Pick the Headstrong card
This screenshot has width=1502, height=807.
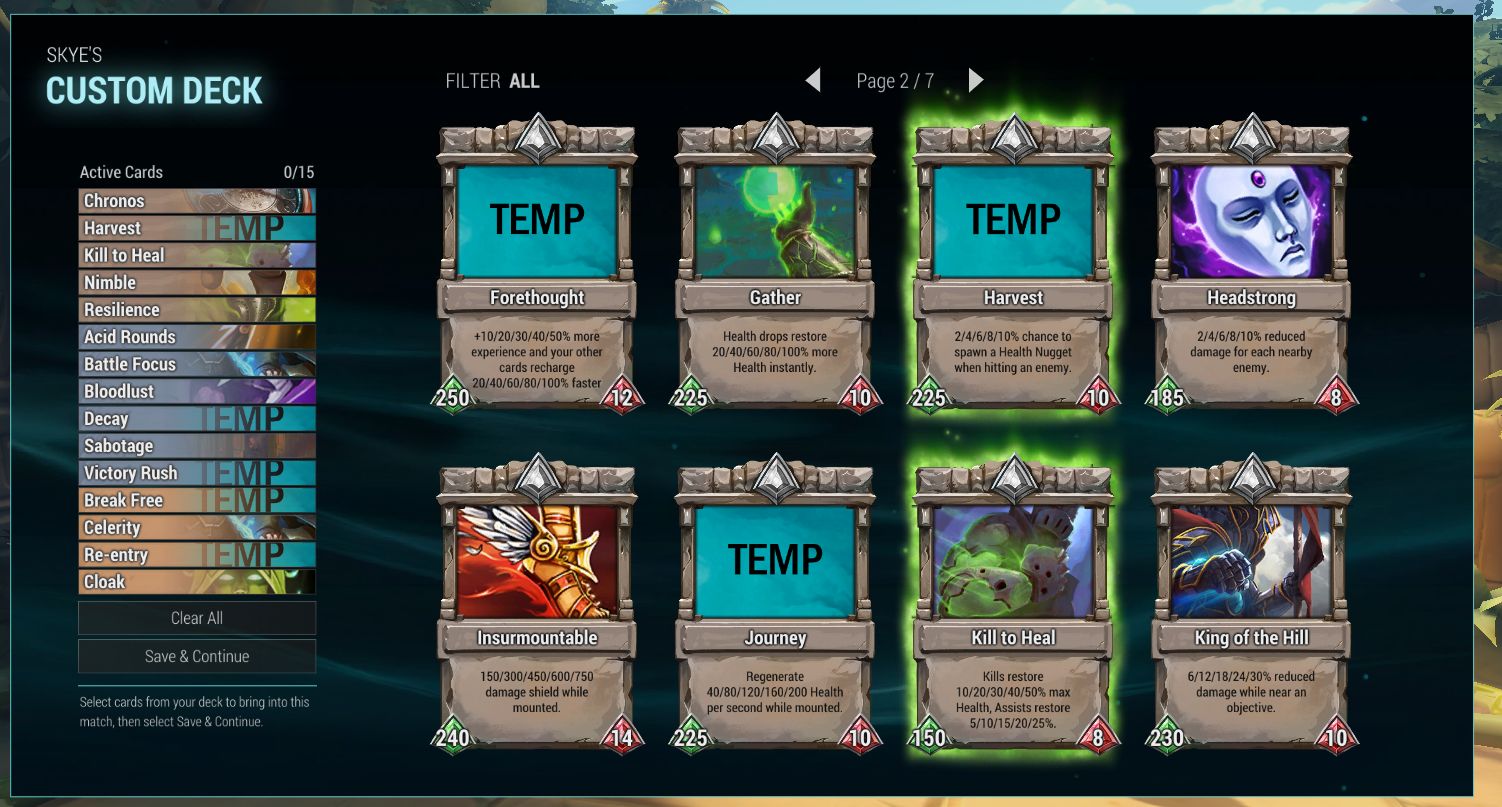pos(1251,265)
